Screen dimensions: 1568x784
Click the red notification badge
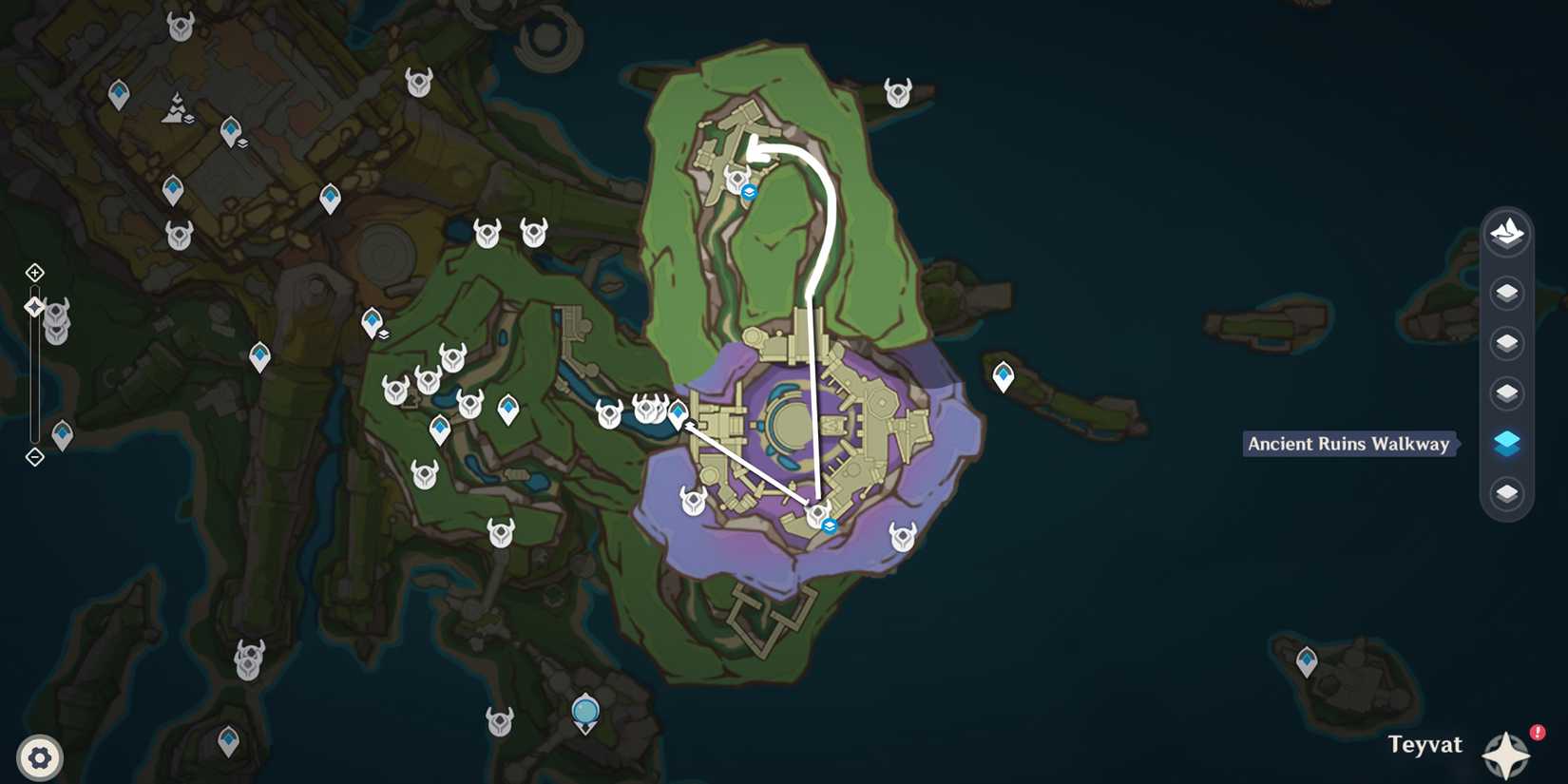point(1539,732)
